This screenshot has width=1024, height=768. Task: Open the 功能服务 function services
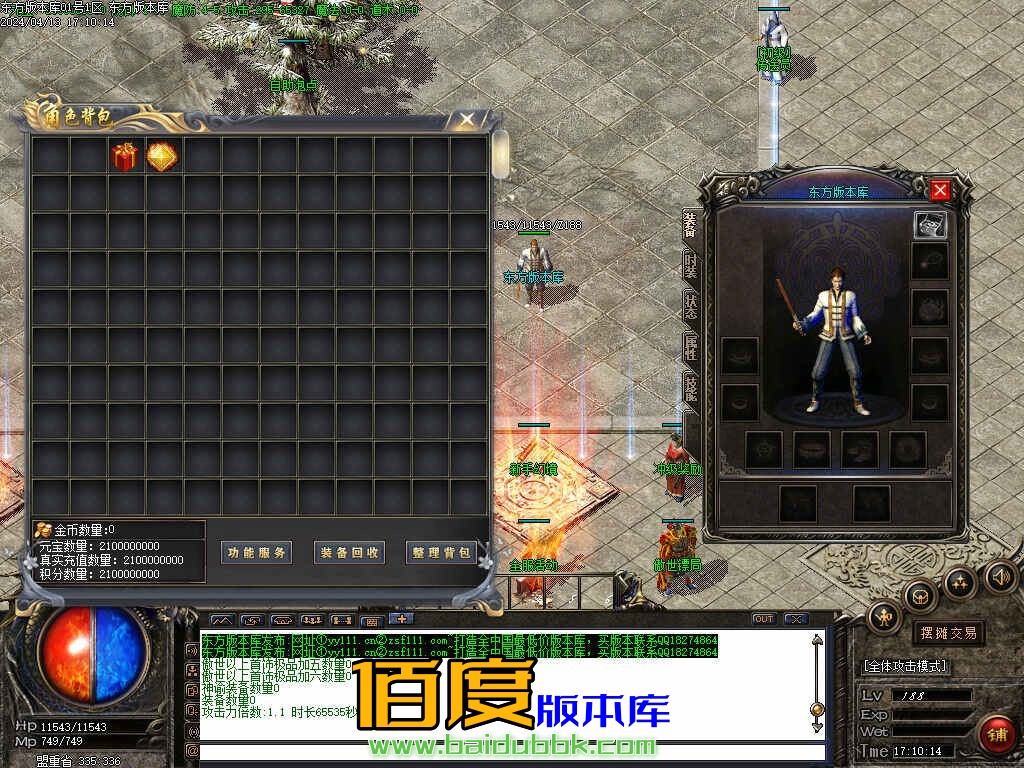(256, 553)
